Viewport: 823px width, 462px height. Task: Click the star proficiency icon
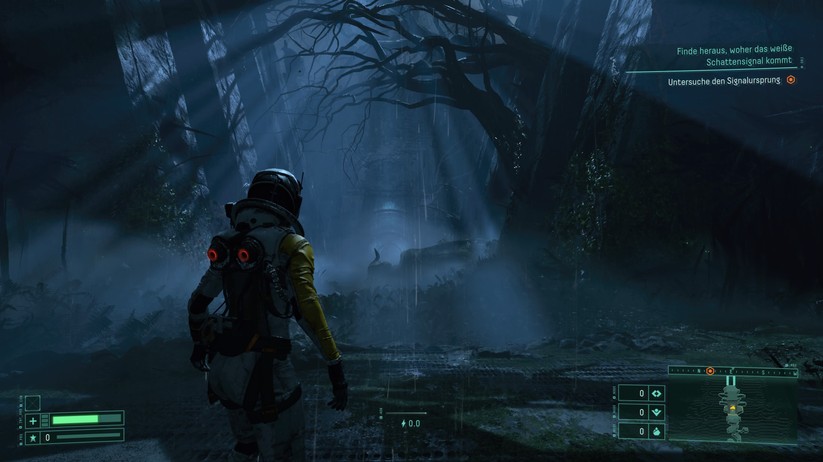point(33,437)
